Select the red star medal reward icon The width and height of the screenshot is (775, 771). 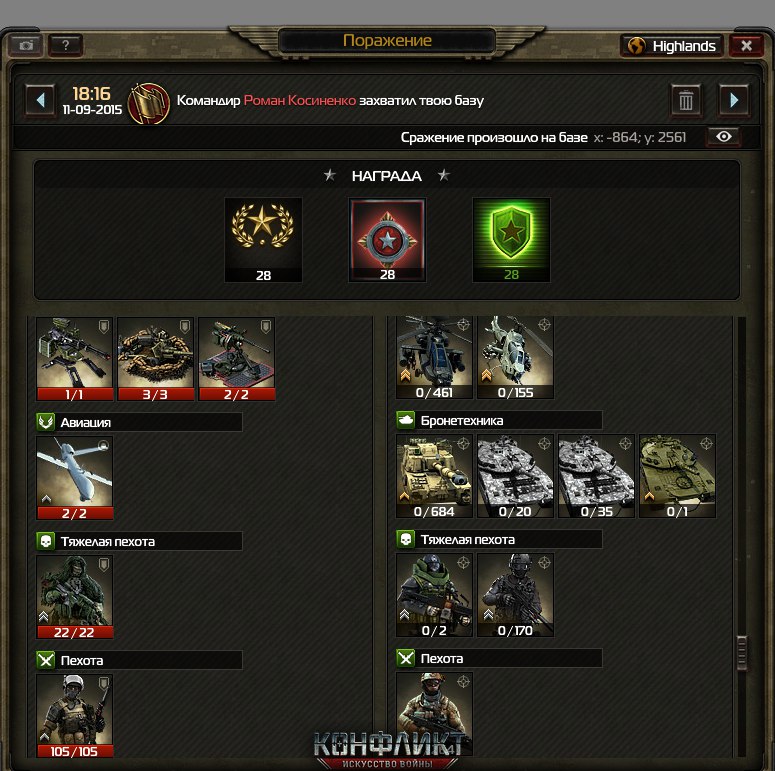click(387, 239)
